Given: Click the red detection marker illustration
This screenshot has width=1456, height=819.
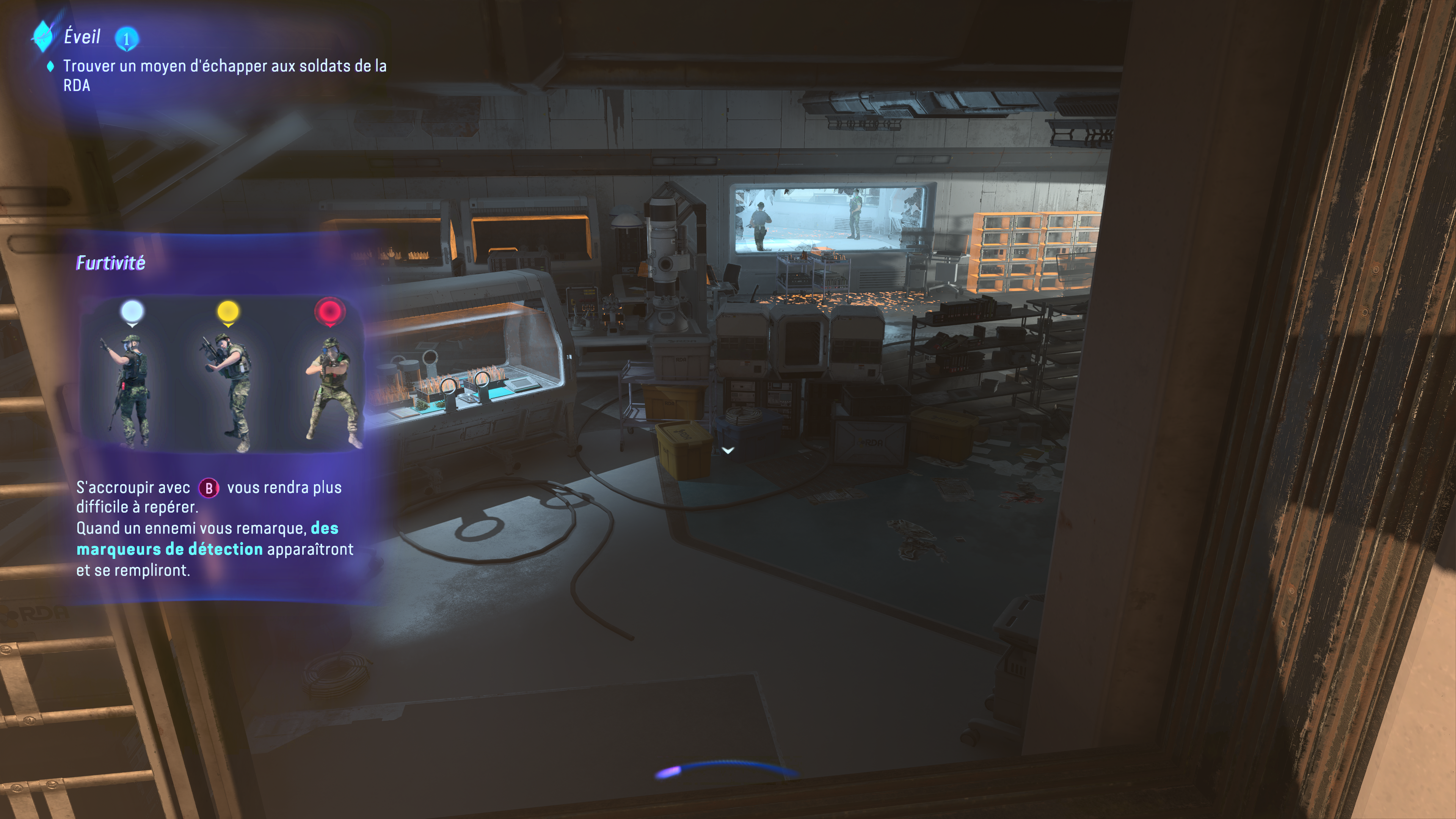Looking at the screenshot, I should pos(329,312).
